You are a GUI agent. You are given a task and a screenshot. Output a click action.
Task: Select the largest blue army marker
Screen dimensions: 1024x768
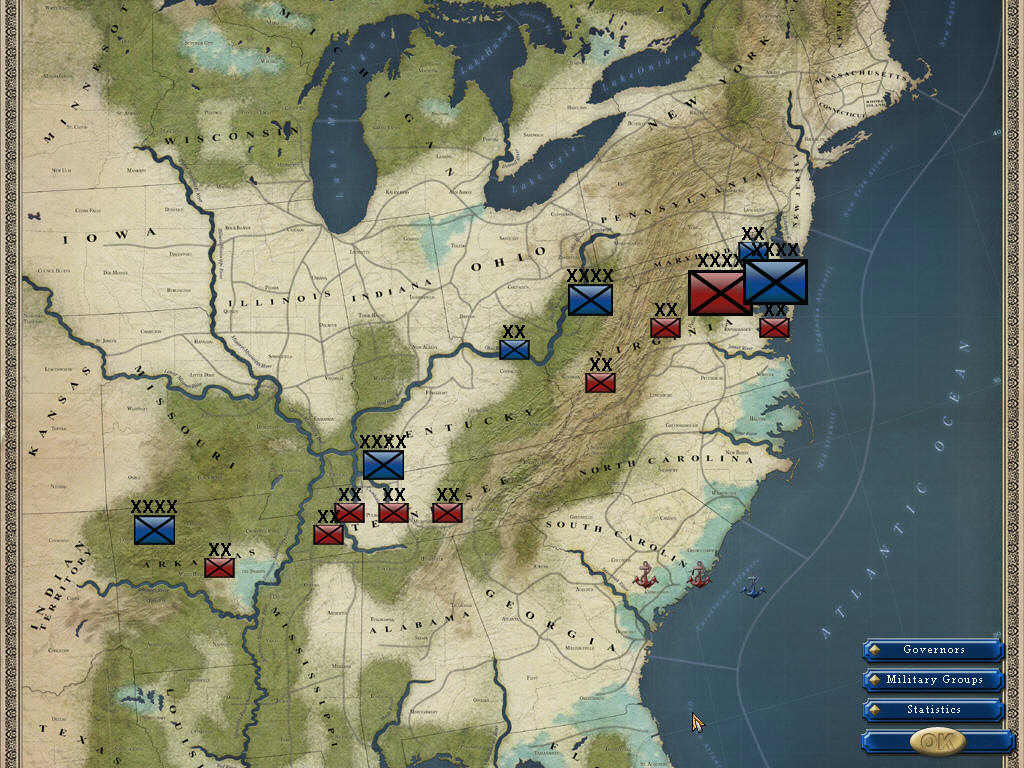pyautogui.click(x=776, y=282)
